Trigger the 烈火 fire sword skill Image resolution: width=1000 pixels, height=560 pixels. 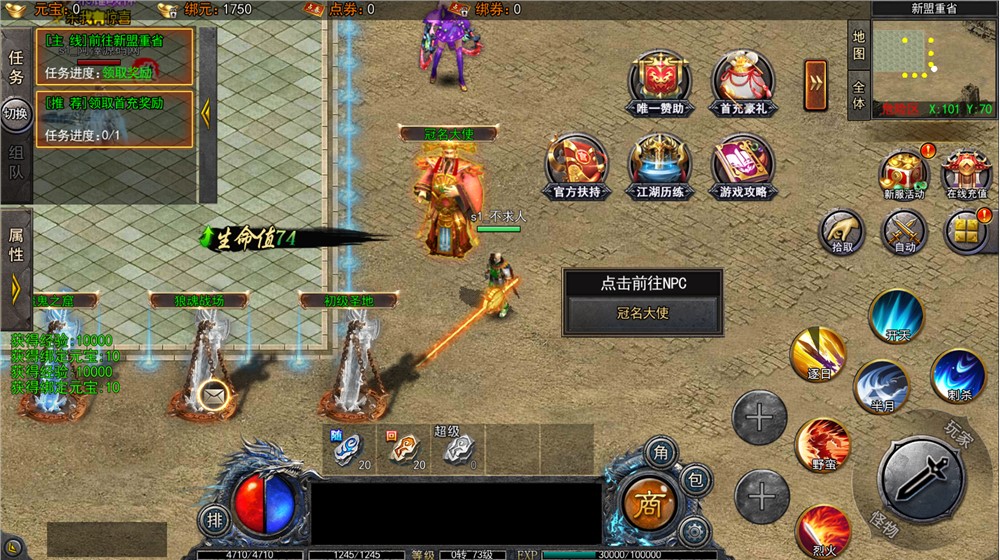[824, 531]
